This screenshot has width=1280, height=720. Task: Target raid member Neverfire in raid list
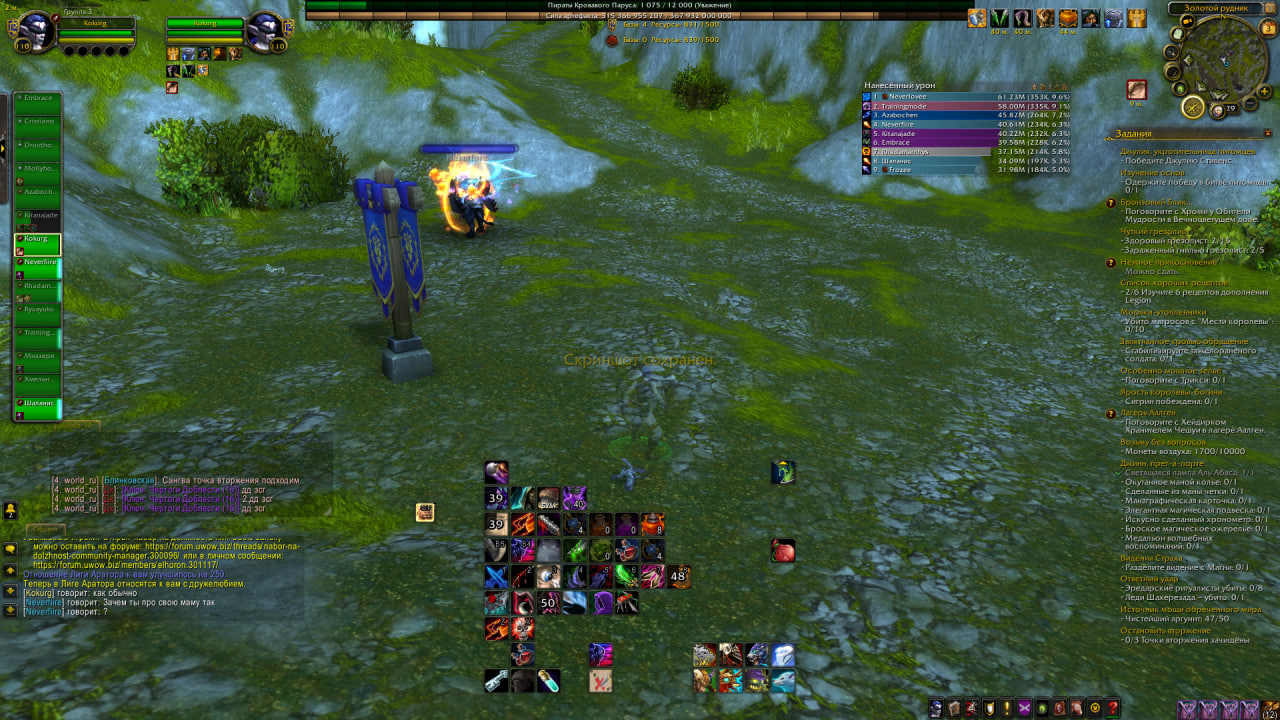click(x=38, y=268)
